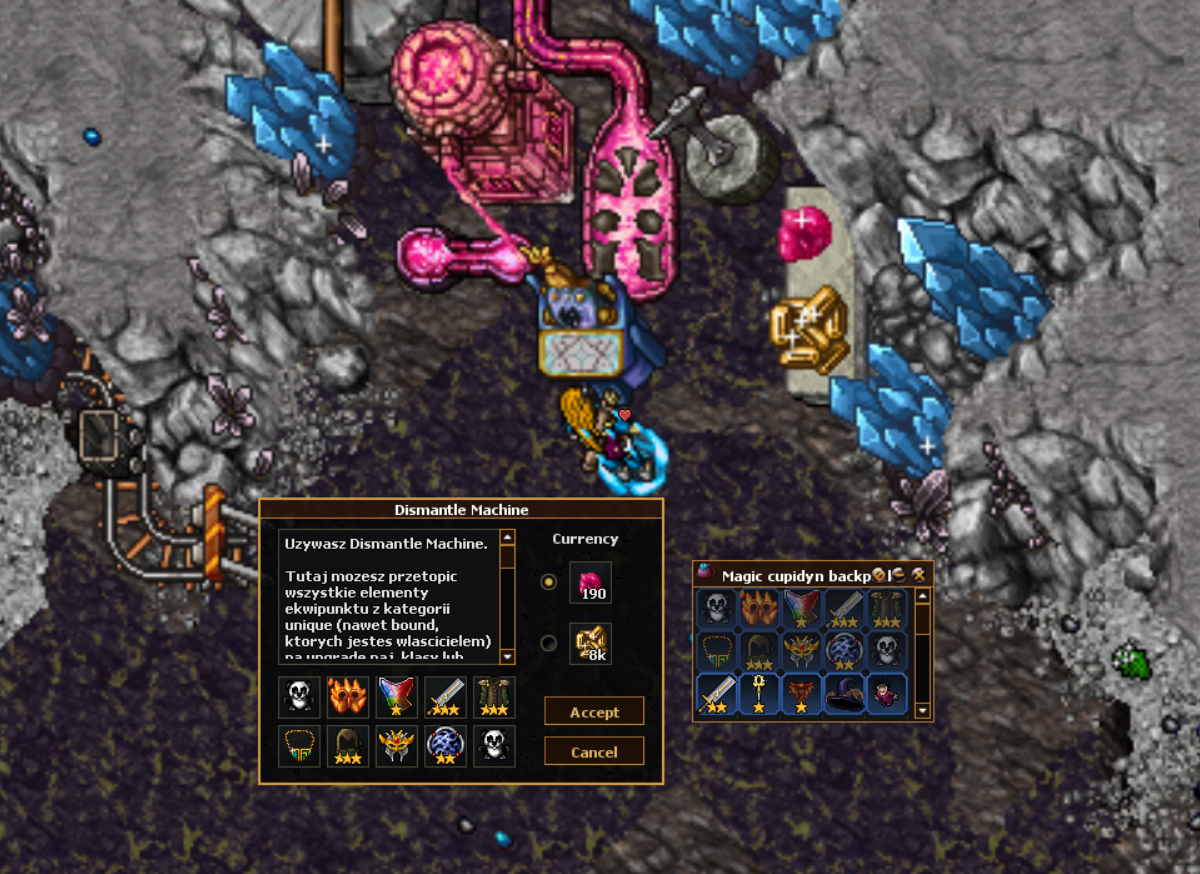Minimize the Magic cupidyn backpack window

pos(899,574)
